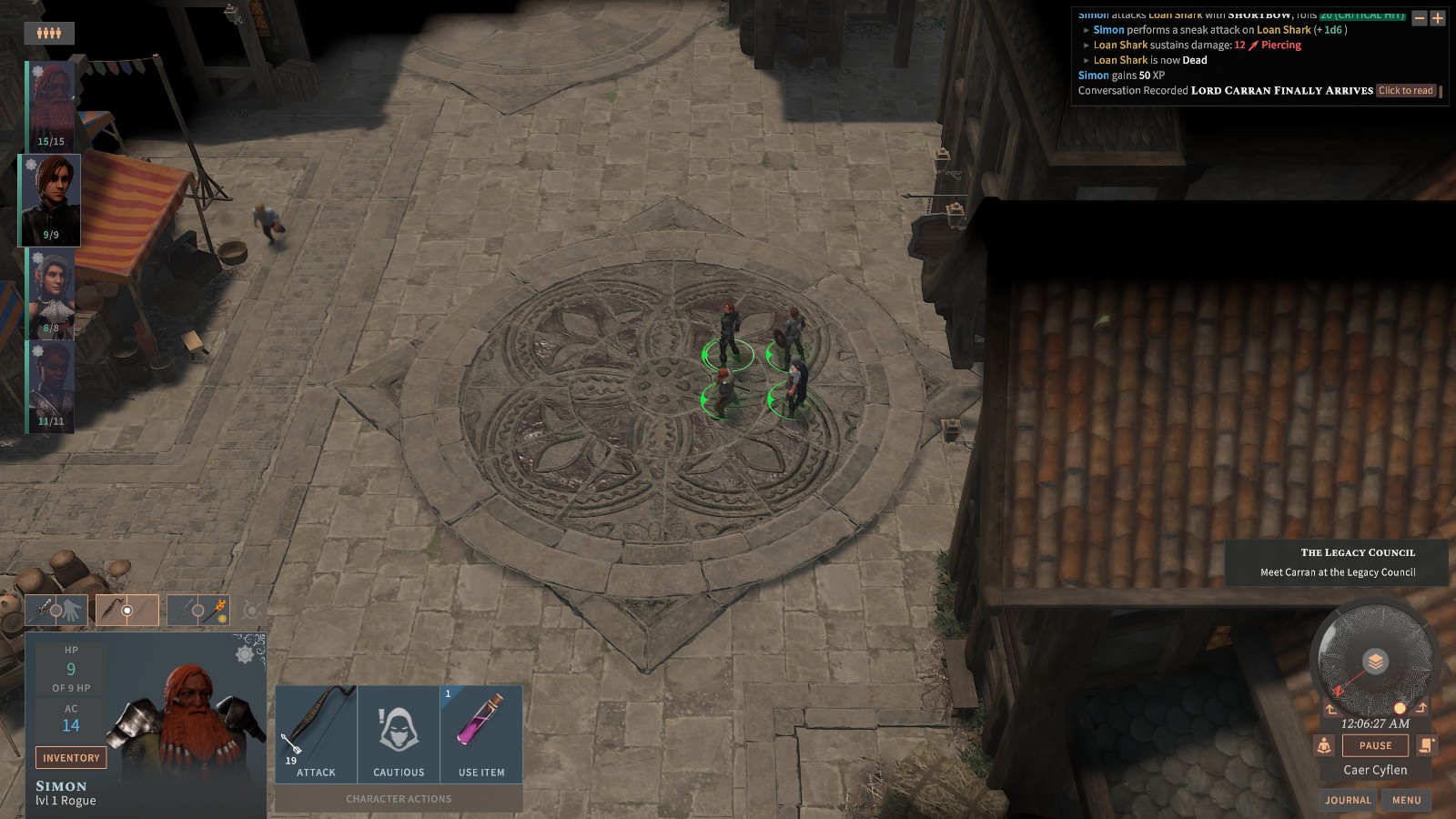The height and width of the screenshot is (819, 1456).
Task: Equip the torch weapon set
Action: (198, 611)
